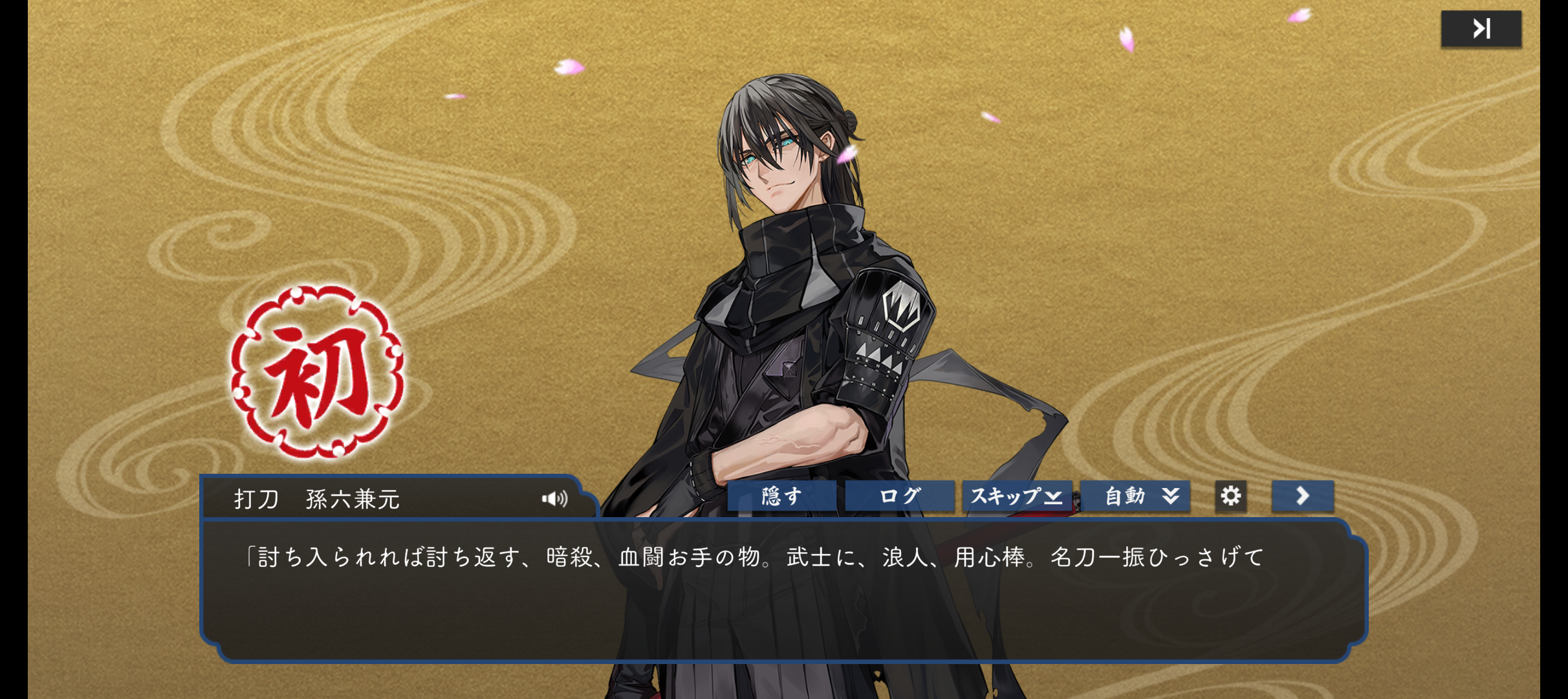Replay voice line with the speaker icon
Viewport: 1568px width, 699px height.
tap(554, 498)
